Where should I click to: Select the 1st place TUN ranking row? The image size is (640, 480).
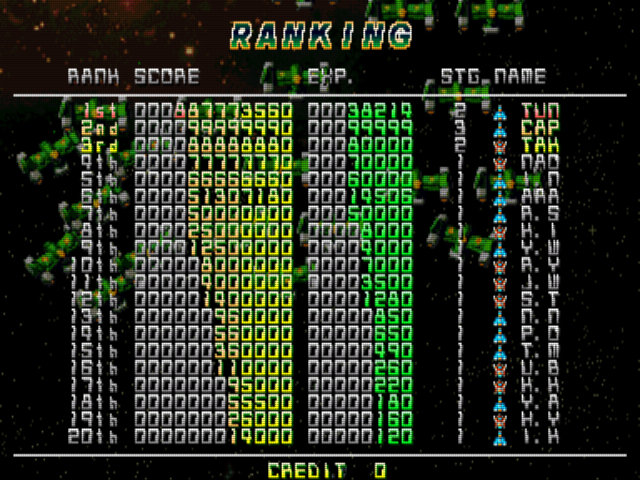tap(310, 111)
